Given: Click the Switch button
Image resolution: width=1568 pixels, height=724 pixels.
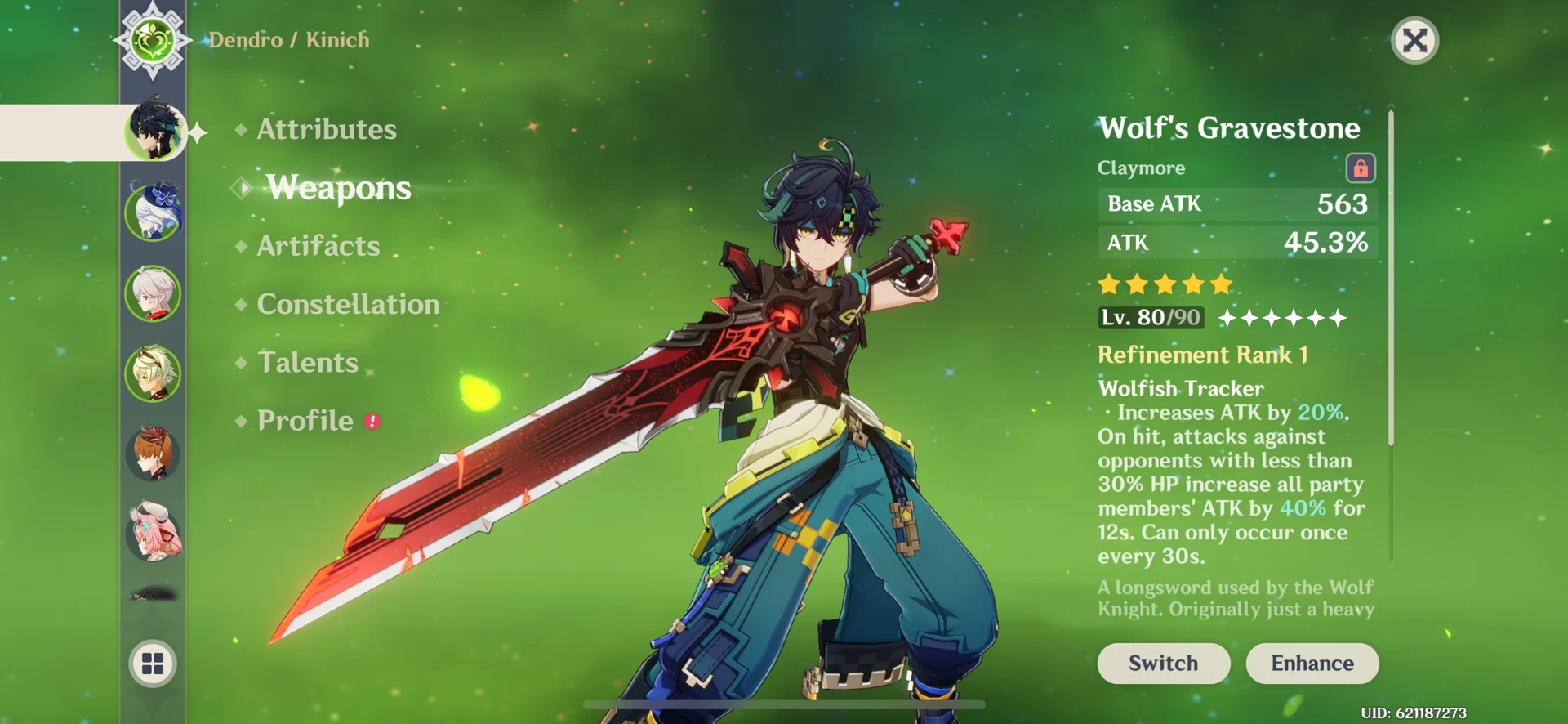Looking at the screenshot, I should point(1163,663).
